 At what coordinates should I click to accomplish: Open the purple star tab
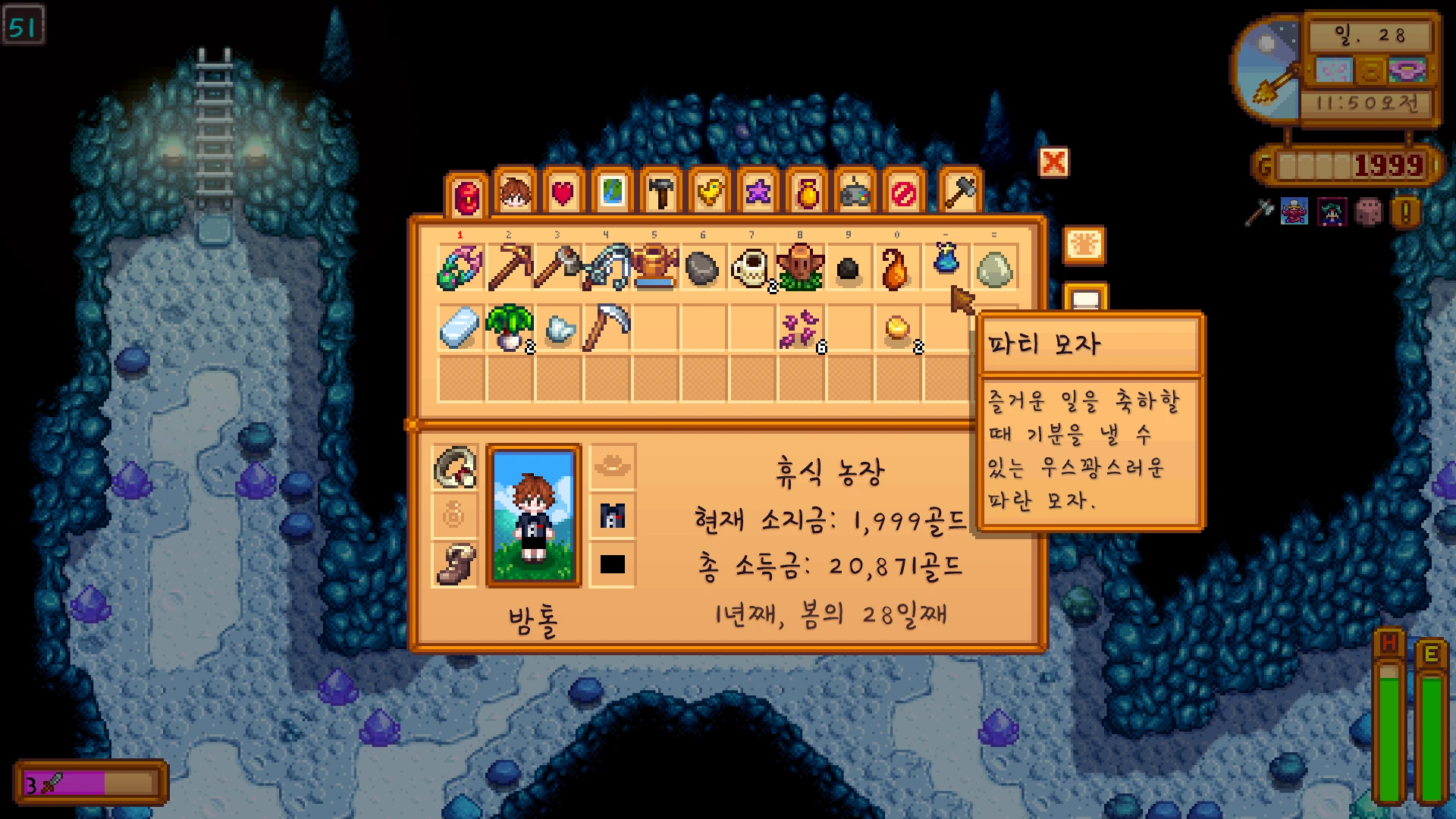(758, 193)
